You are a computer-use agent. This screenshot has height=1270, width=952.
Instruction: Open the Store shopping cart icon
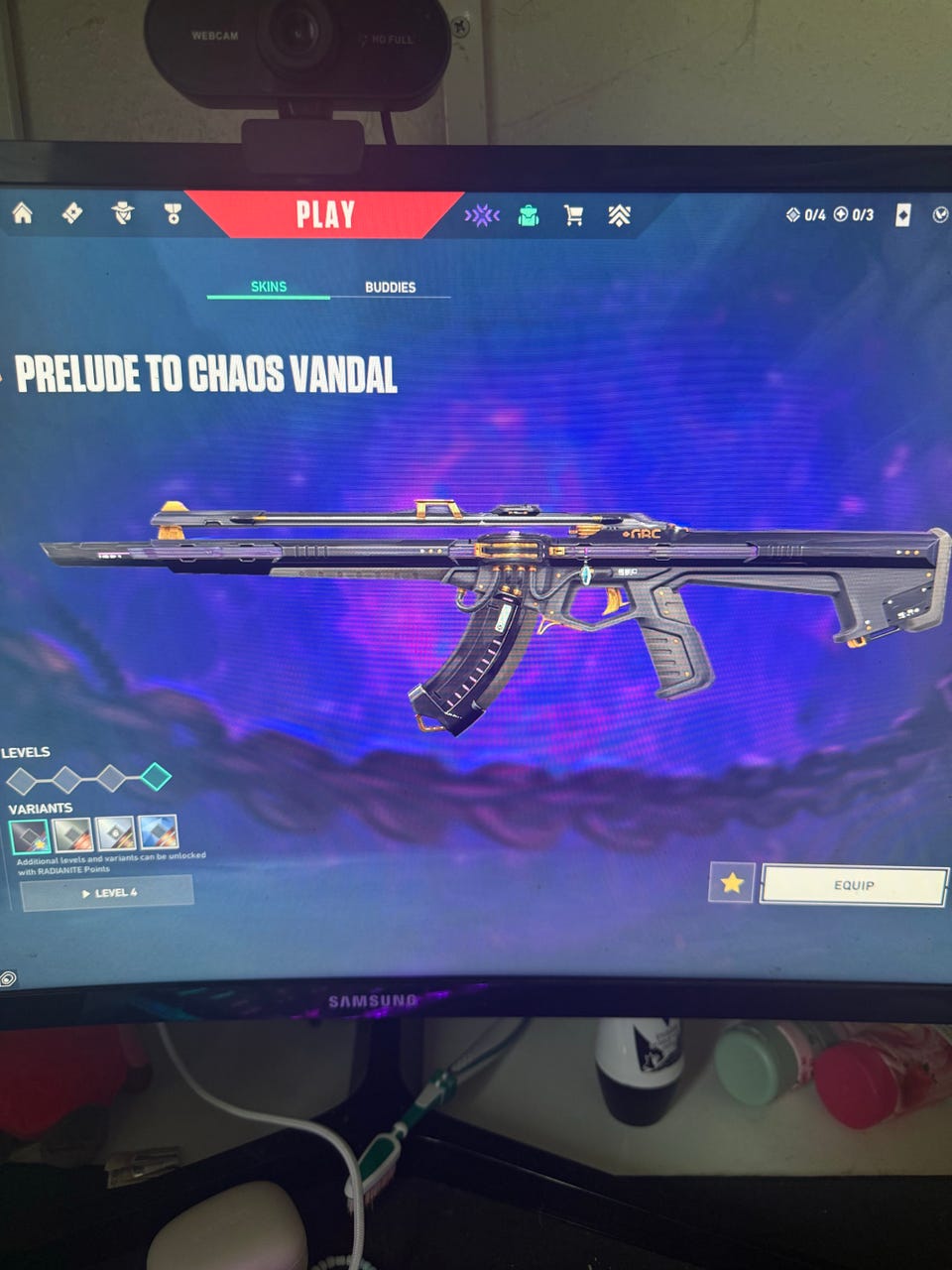coord(573,215)
